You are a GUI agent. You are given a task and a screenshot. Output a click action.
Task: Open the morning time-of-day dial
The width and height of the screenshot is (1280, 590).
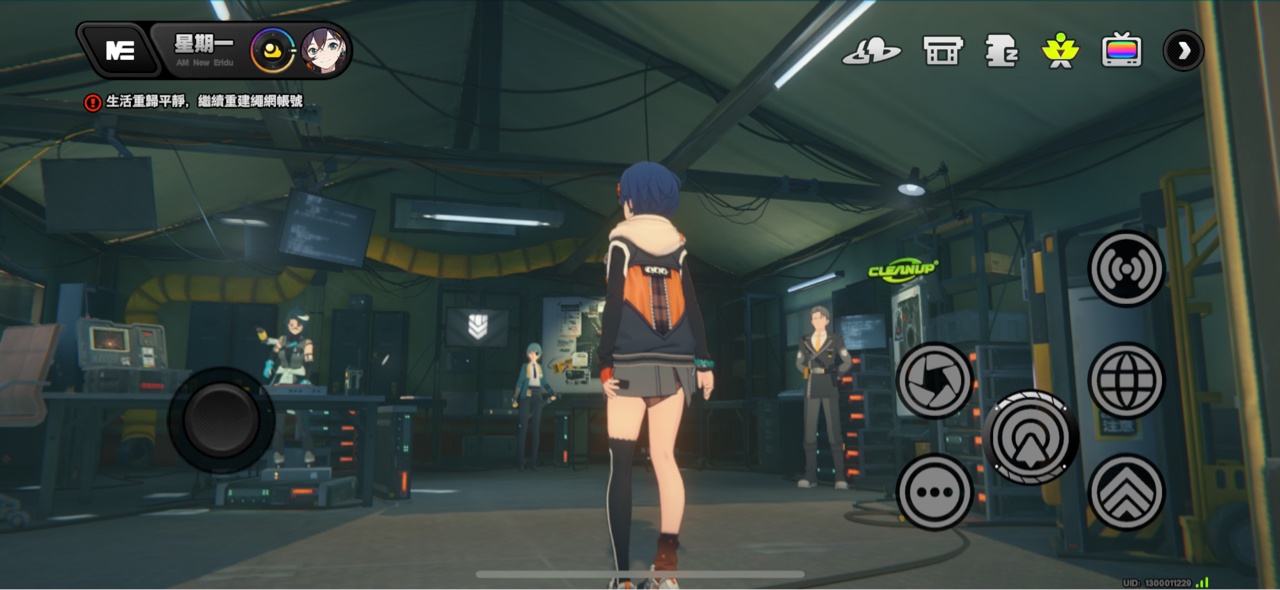point(272,51)
